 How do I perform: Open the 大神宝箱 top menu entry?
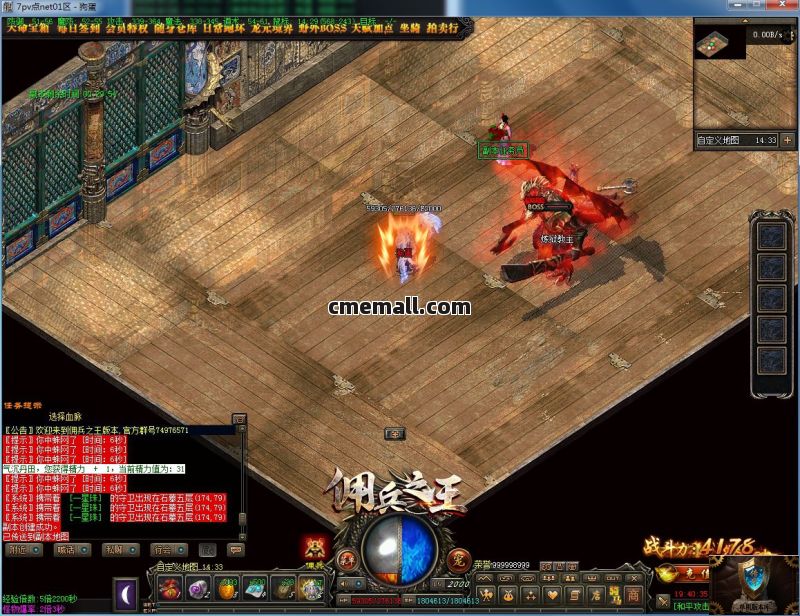click(x=29, y=28)
